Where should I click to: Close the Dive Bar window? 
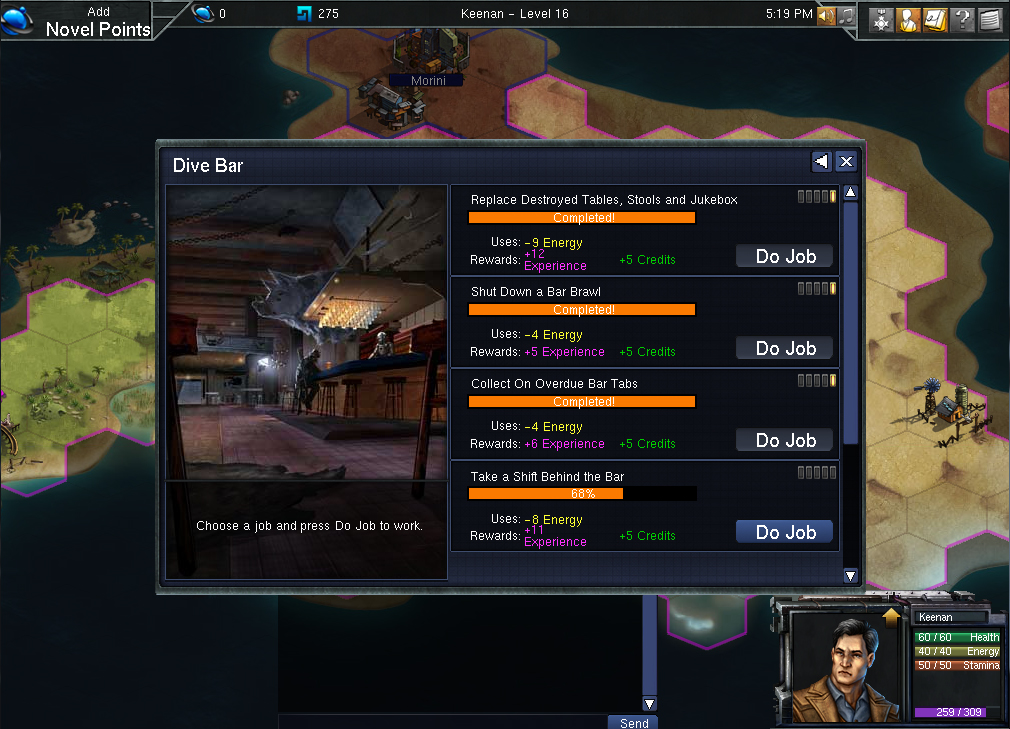[x=846, y=162]
